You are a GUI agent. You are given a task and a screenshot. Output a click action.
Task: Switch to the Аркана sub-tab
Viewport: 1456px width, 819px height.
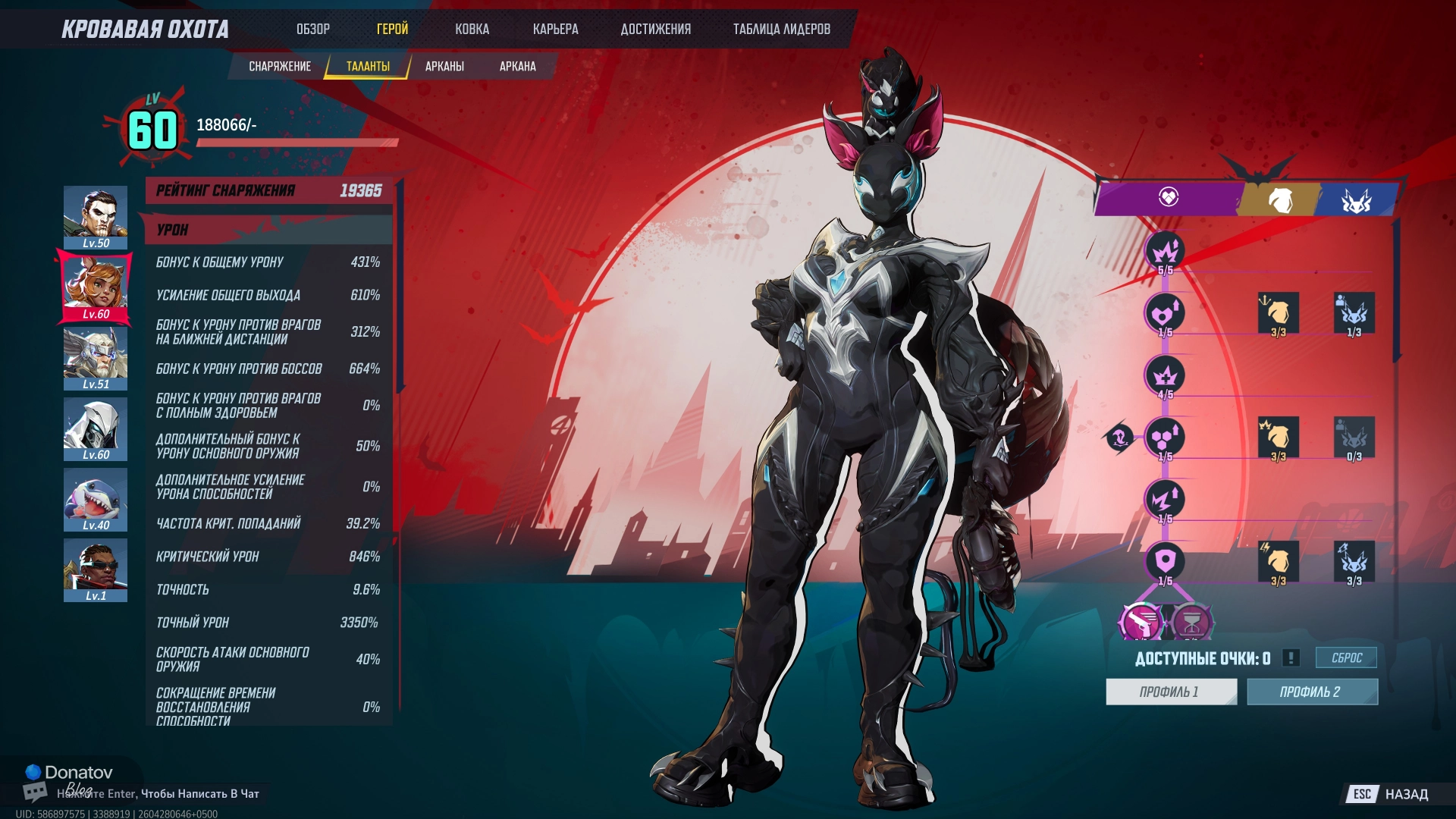pyautogui.click(x=517, y=67)
